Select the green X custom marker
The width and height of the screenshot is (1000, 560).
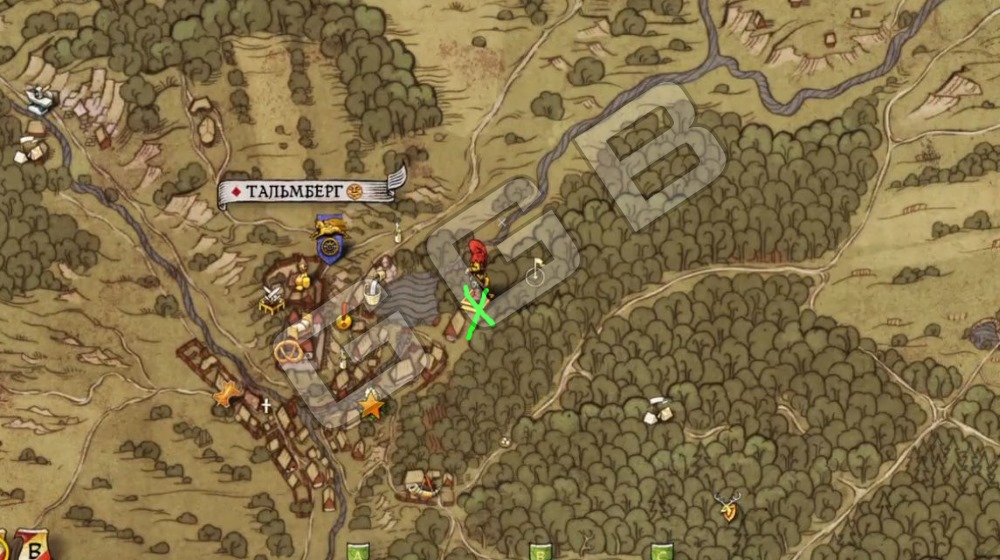pos(480,309)
